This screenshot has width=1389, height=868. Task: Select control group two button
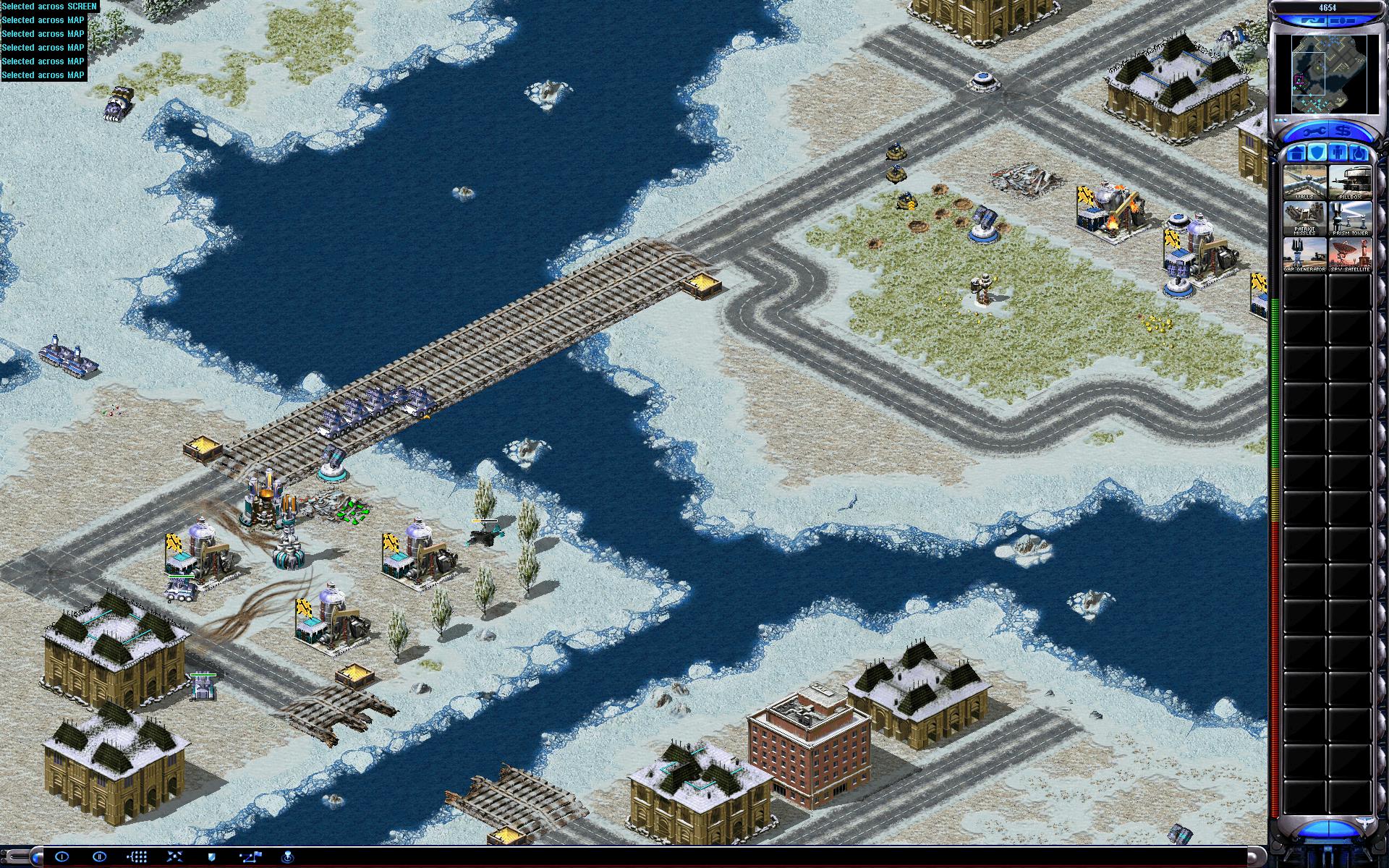pyautogui.click(x=100, y=857)
